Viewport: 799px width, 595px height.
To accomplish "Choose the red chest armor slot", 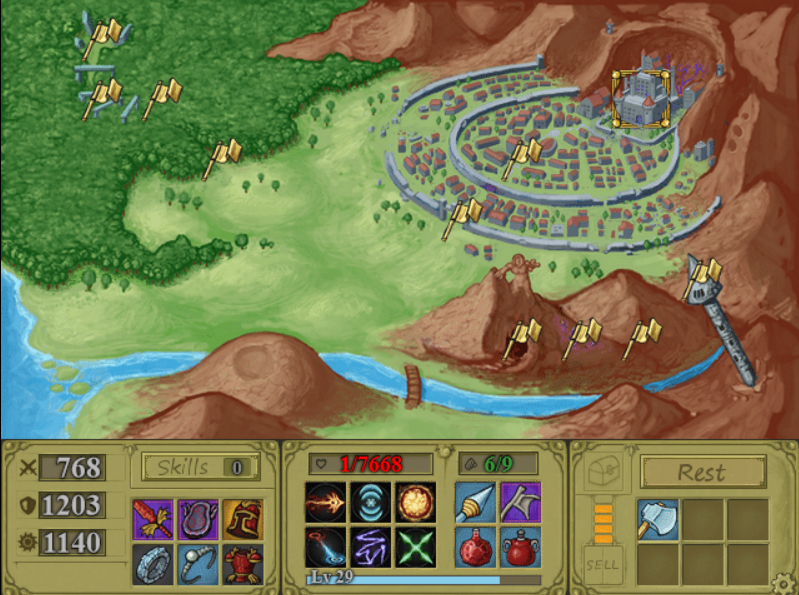I will (x=242, y=564).
